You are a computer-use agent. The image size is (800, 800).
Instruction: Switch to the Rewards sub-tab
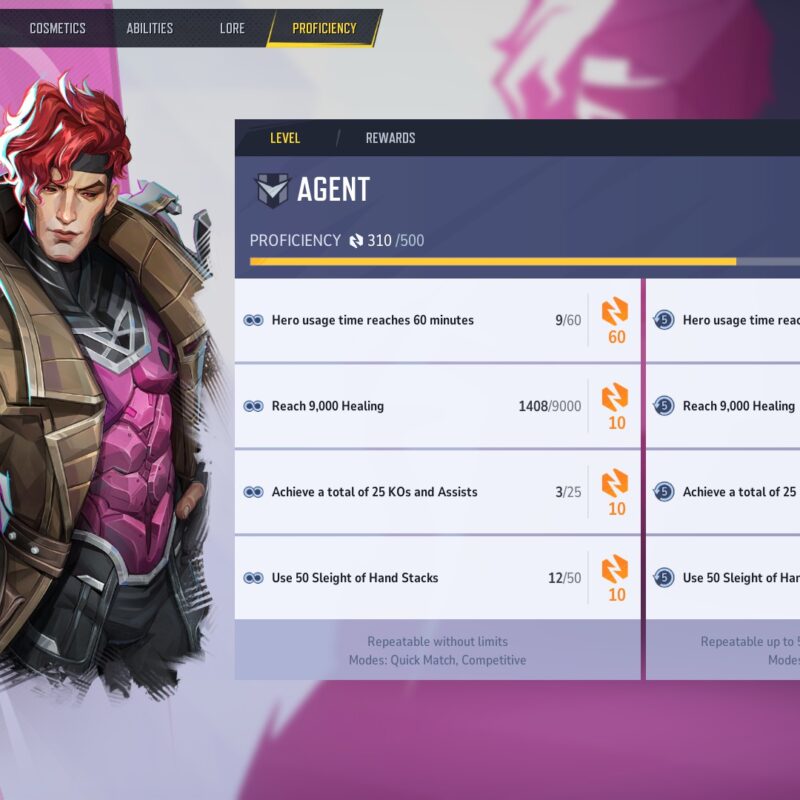(x=390, y=138)
